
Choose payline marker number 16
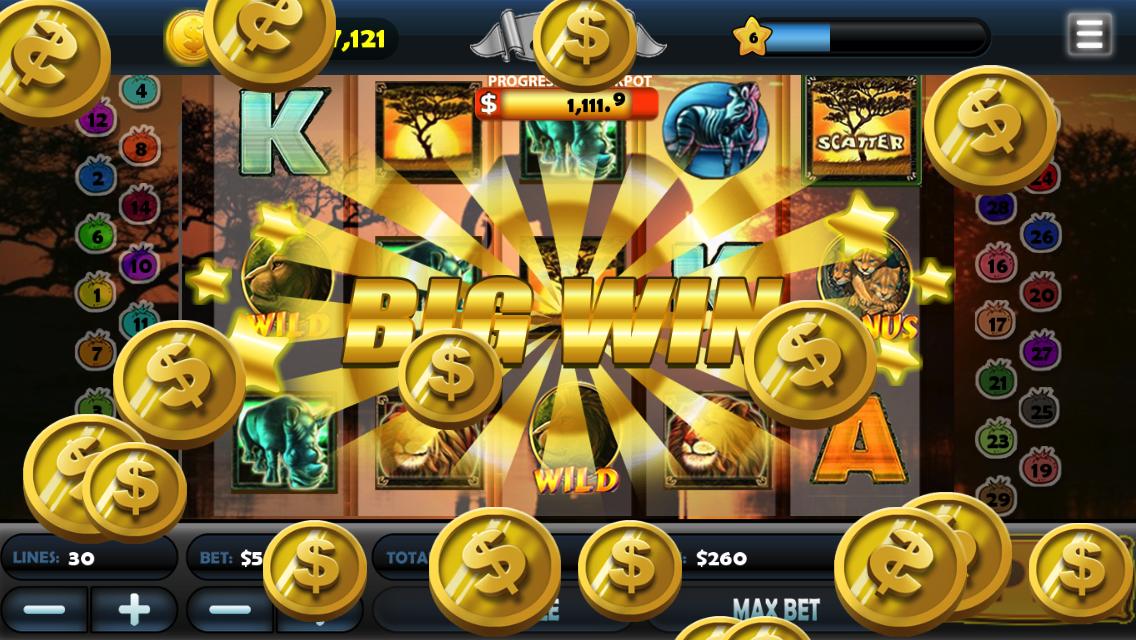click(x=997, y=266)
